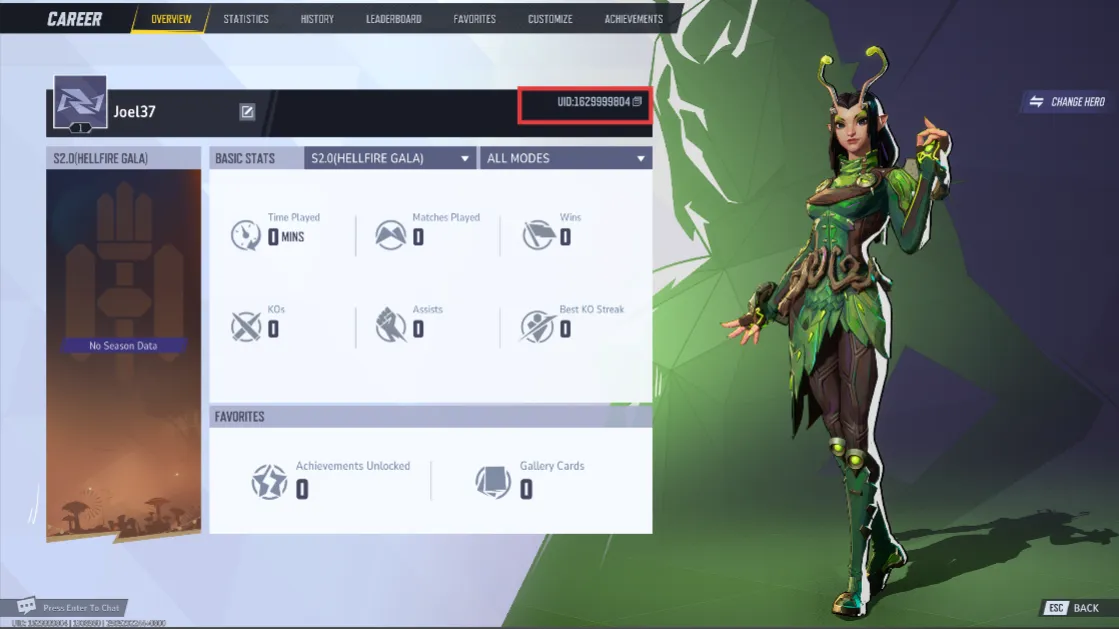
Task: Go to the Customize tab
Action: pos(550,19)
